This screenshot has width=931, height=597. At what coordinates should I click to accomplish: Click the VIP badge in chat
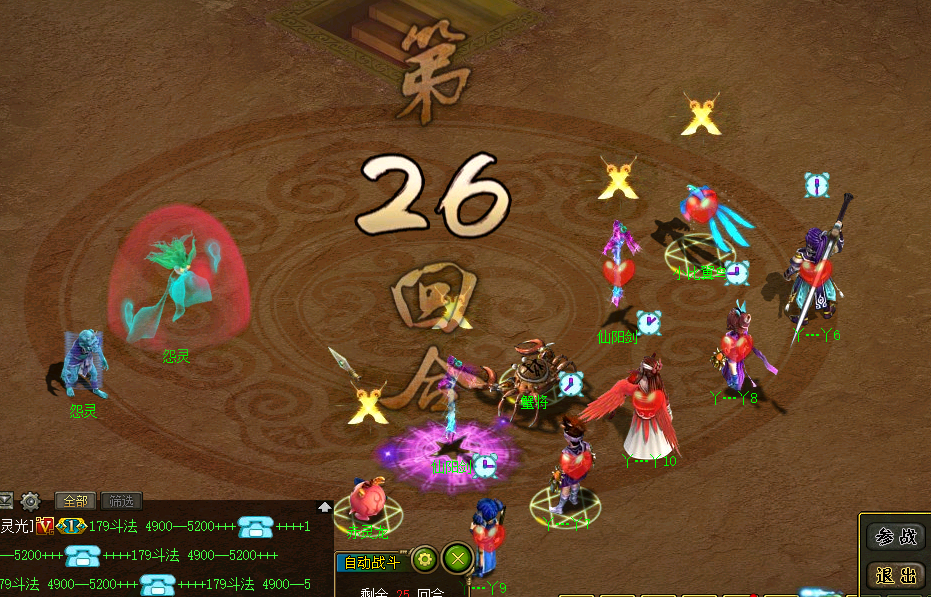[x=45, y=526]
